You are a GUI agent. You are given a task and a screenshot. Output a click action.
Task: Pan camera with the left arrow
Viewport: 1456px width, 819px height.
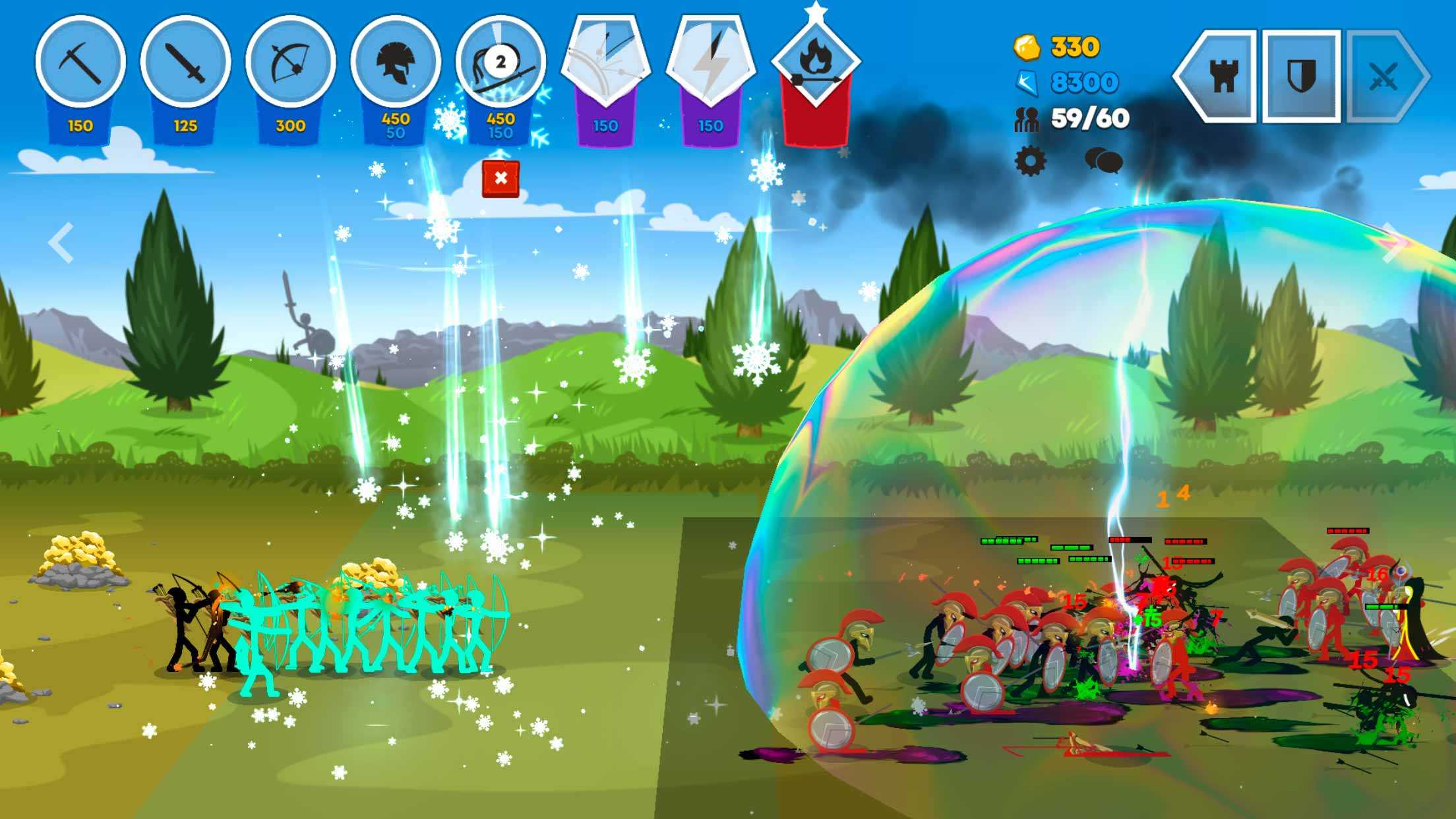(x=61, y=243)
